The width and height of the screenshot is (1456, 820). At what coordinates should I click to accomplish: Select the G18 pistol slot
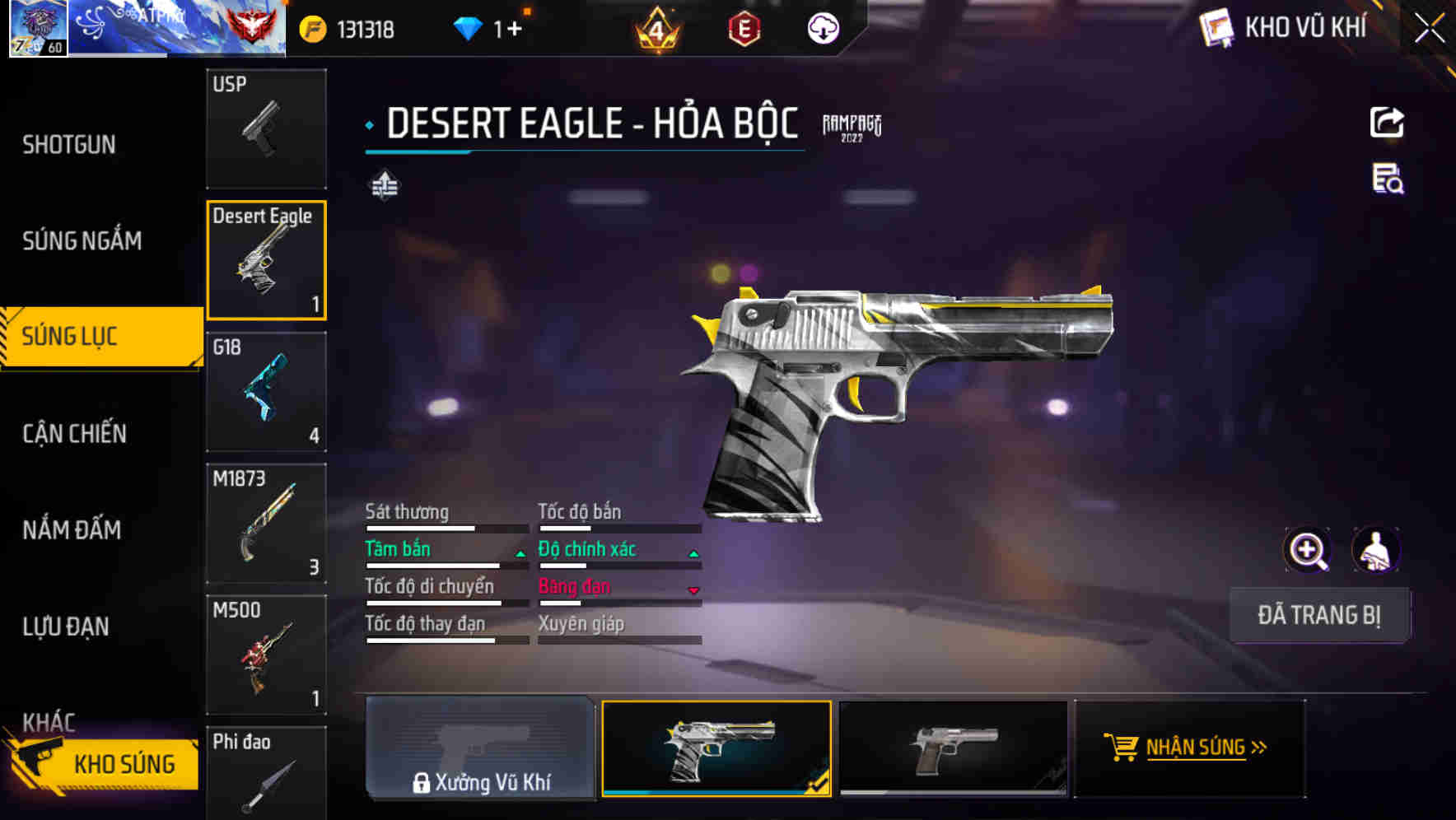click(x=266, y=392)
